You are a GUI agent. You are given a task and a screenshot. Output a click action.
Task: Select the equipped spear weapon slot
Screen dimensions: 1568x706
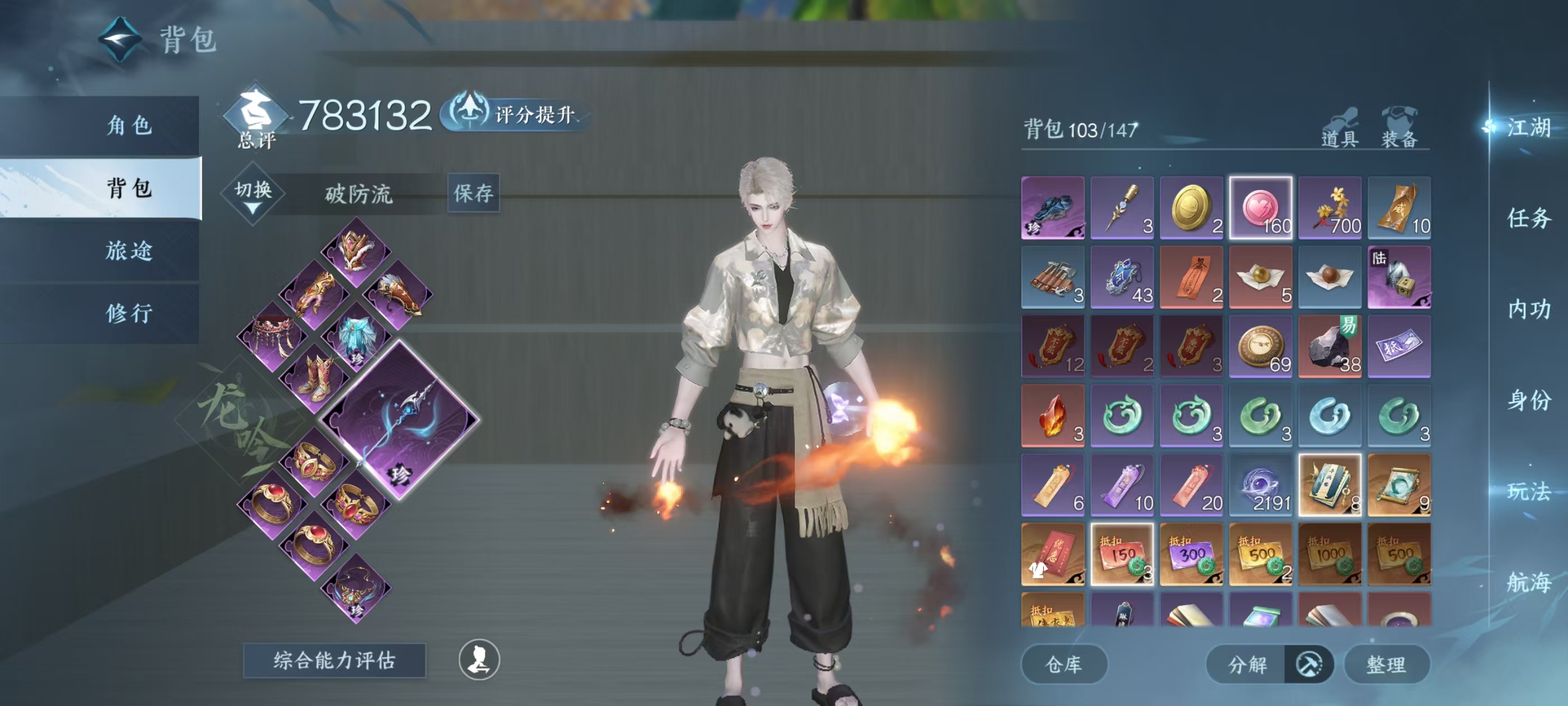pyautogui.click(x=400, y=419)
